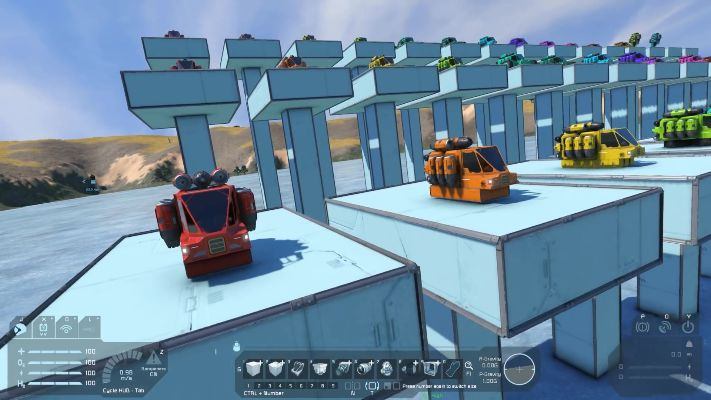Click the artificial horizon gravity indicator
Screen dimensions: 711x400
tap(519, 369)
